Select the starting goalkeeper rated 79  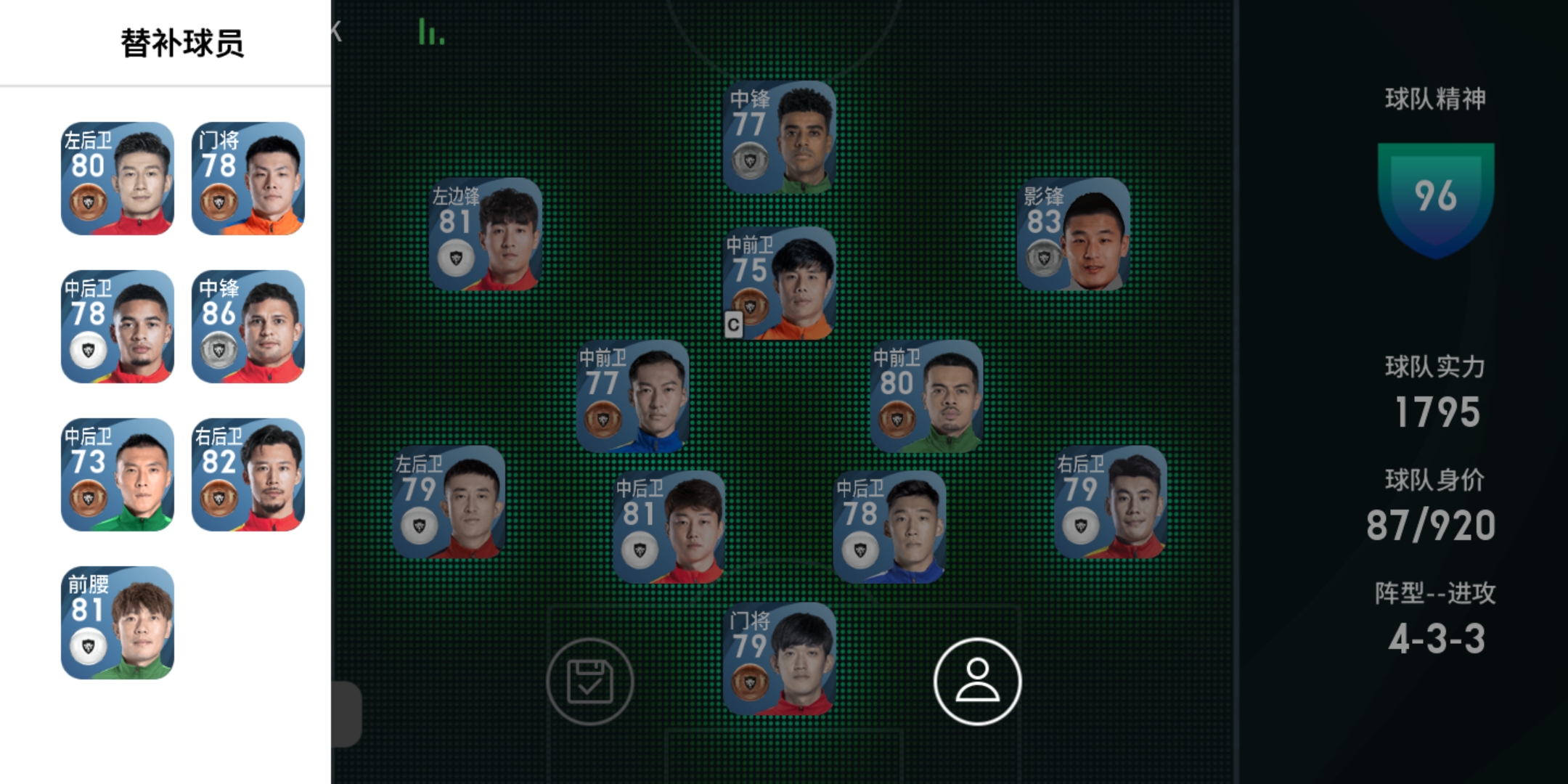[x=780, y=659]
